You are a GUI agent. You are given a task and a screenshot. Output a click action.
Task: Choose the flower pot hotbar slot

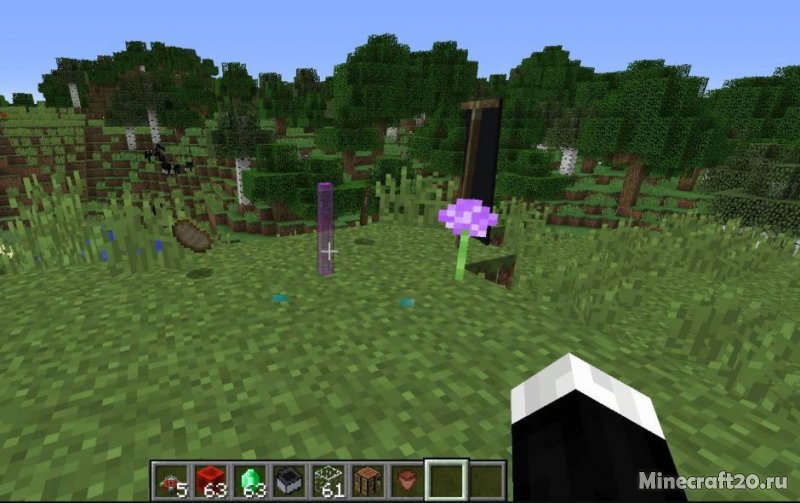tap(405, 479)
